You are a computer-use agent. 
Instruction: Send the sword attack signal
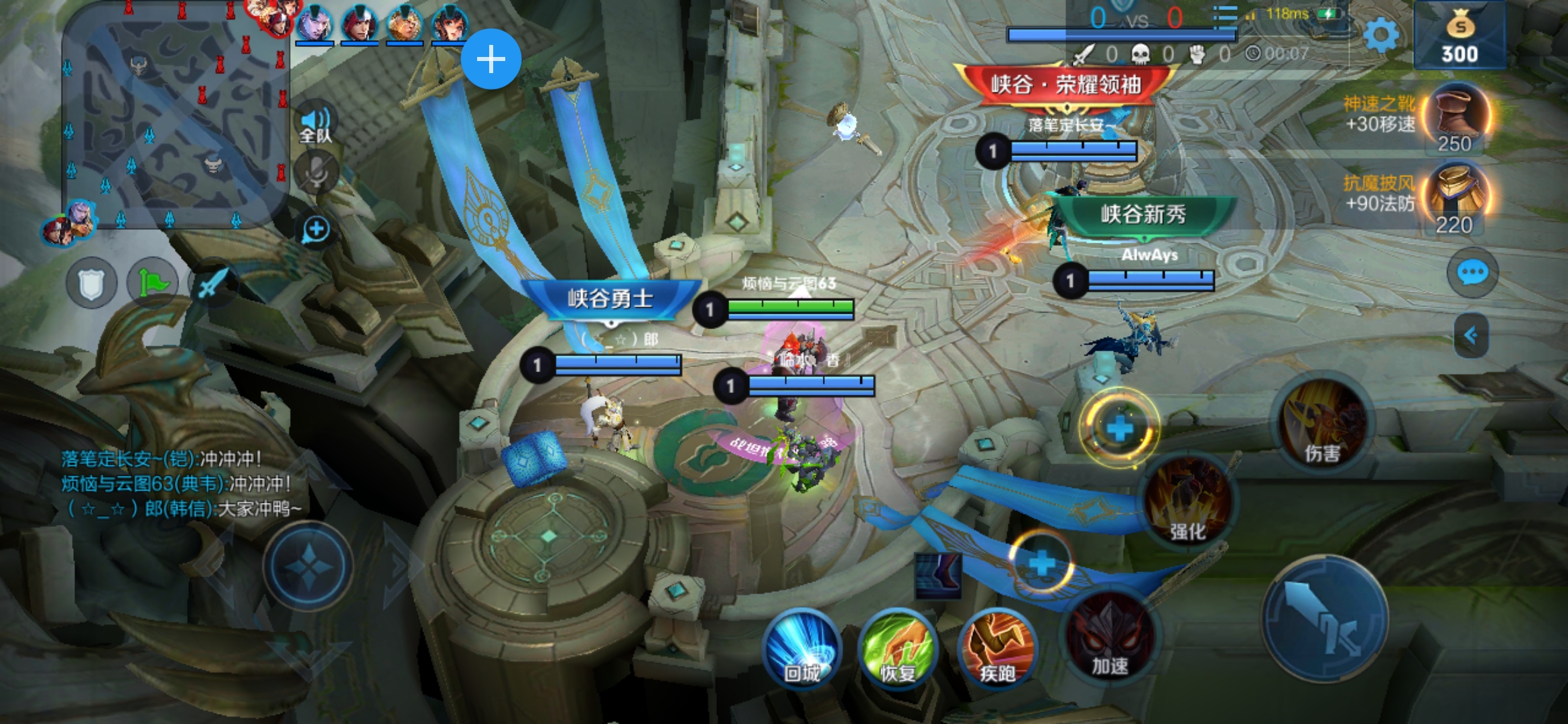[x=212, y=284]
